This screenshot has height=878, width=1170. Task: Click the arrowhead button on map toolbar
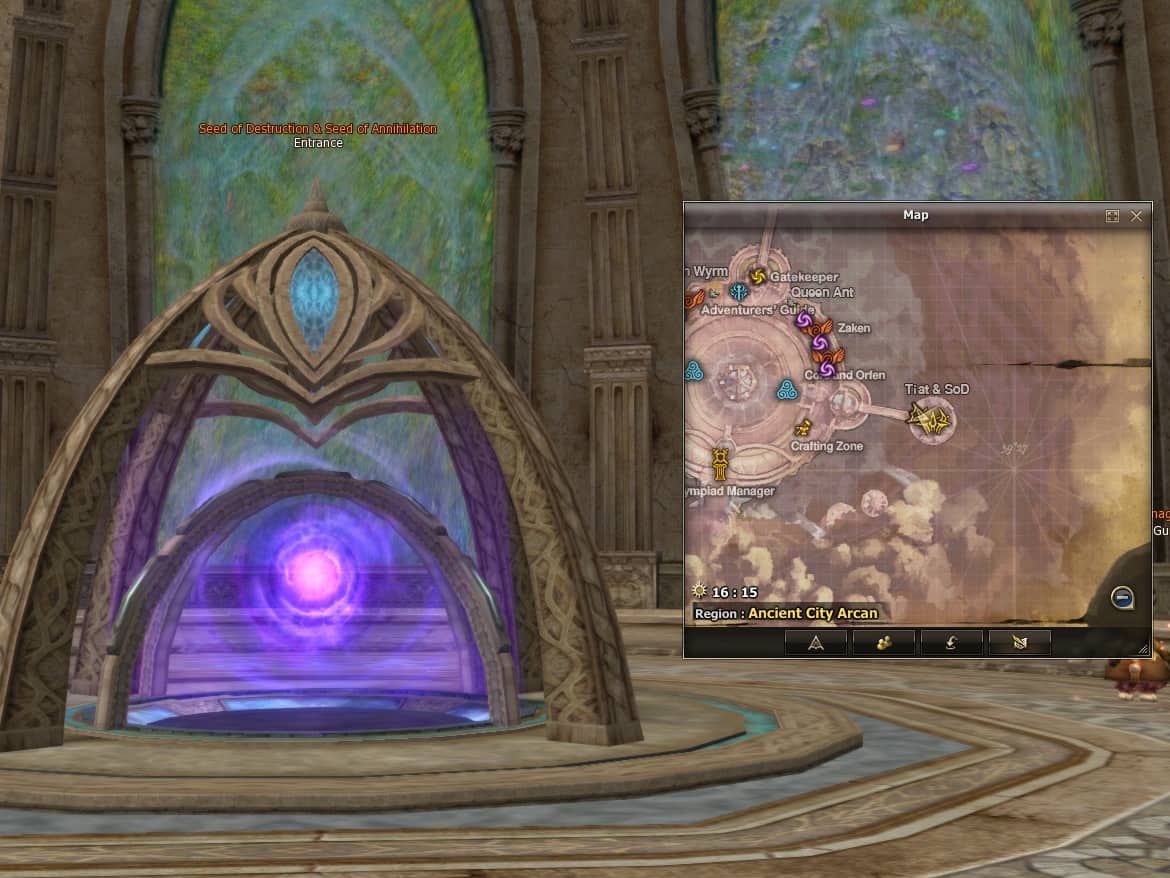(x=816, y=643)
